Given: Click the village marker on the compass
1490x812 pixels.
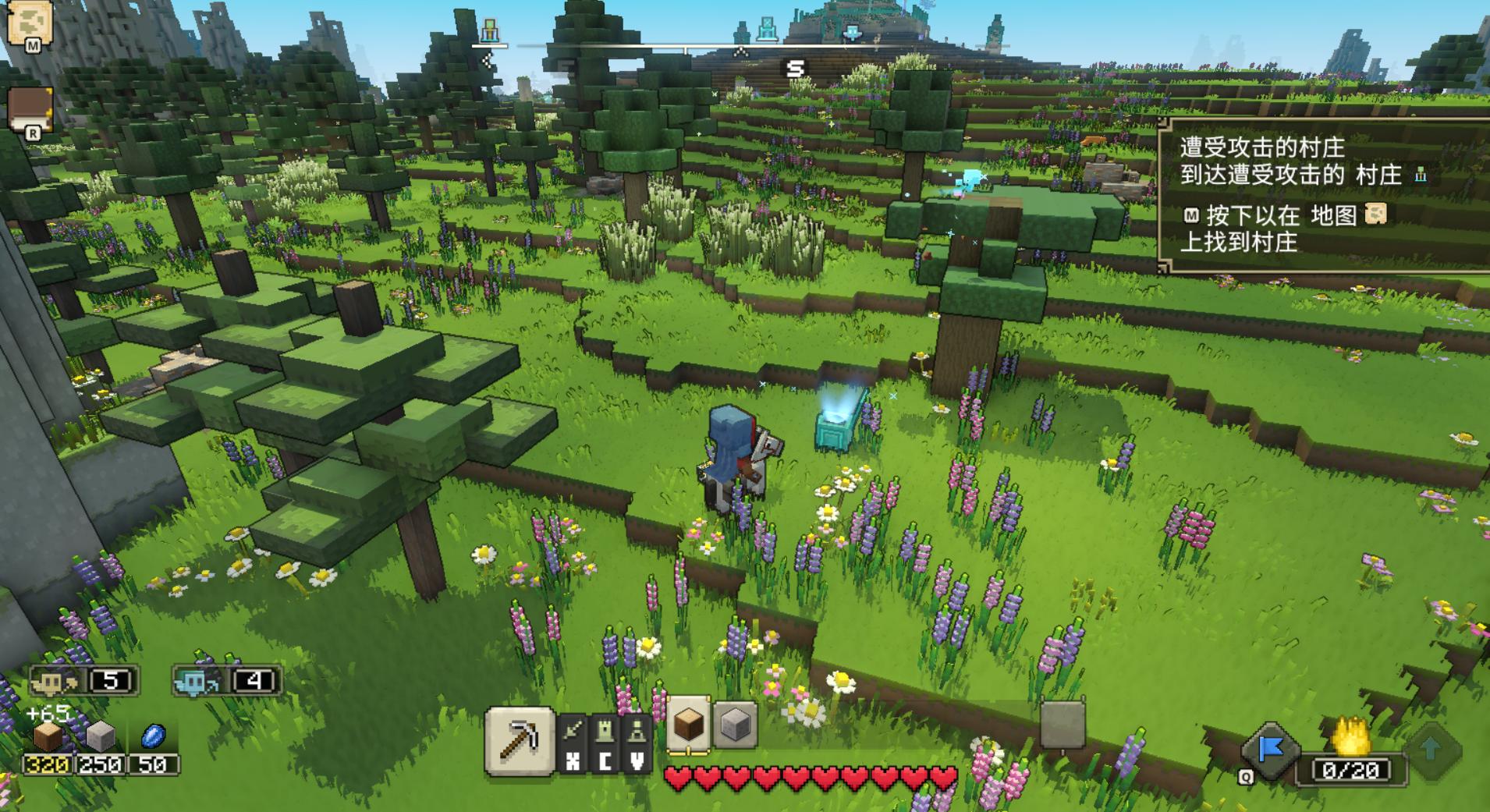Looking at the screenshot, I should coord(489,31).
